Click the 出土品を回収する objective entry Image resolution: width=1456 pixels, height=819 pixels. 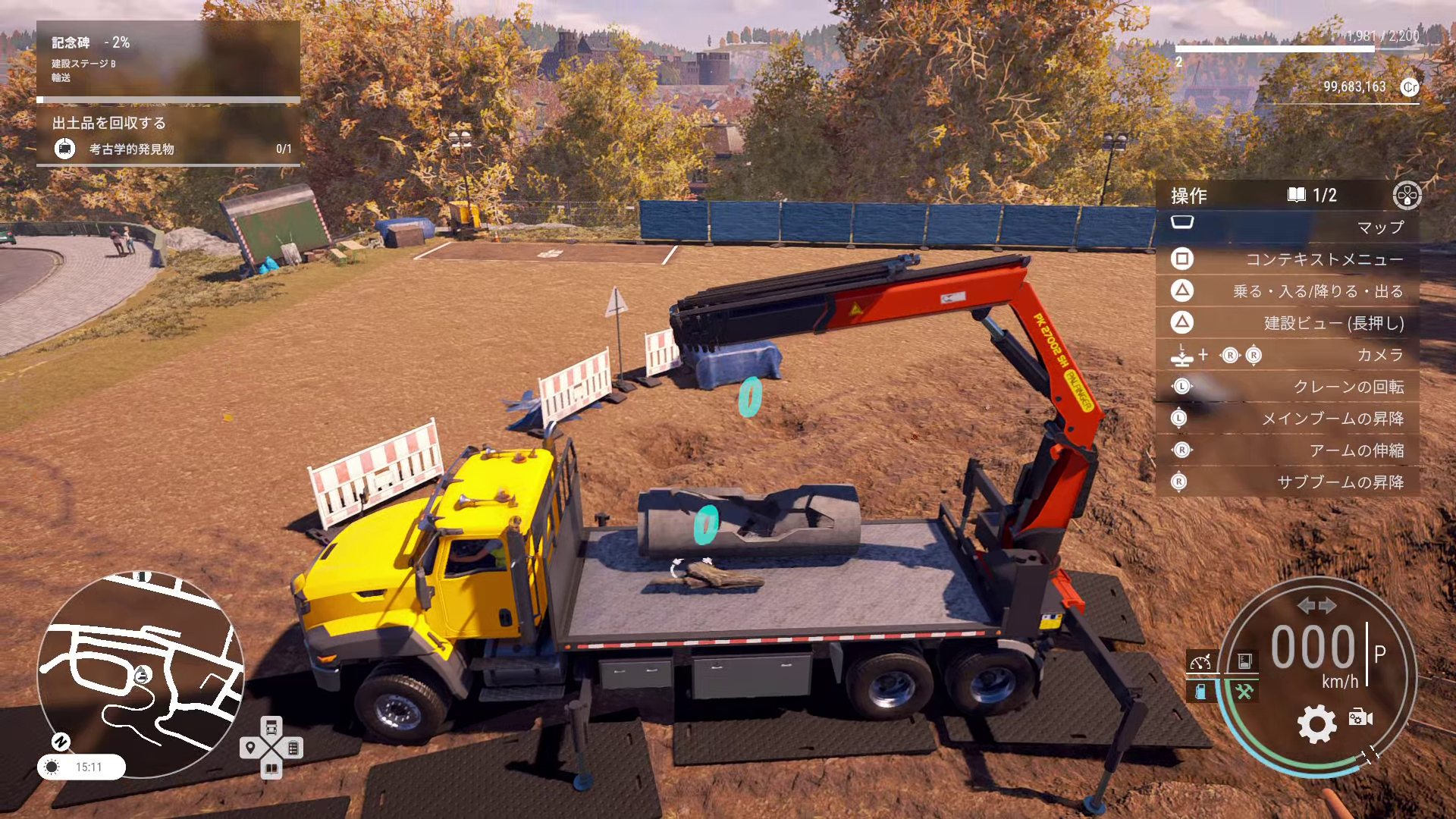(x=168, y=136)
